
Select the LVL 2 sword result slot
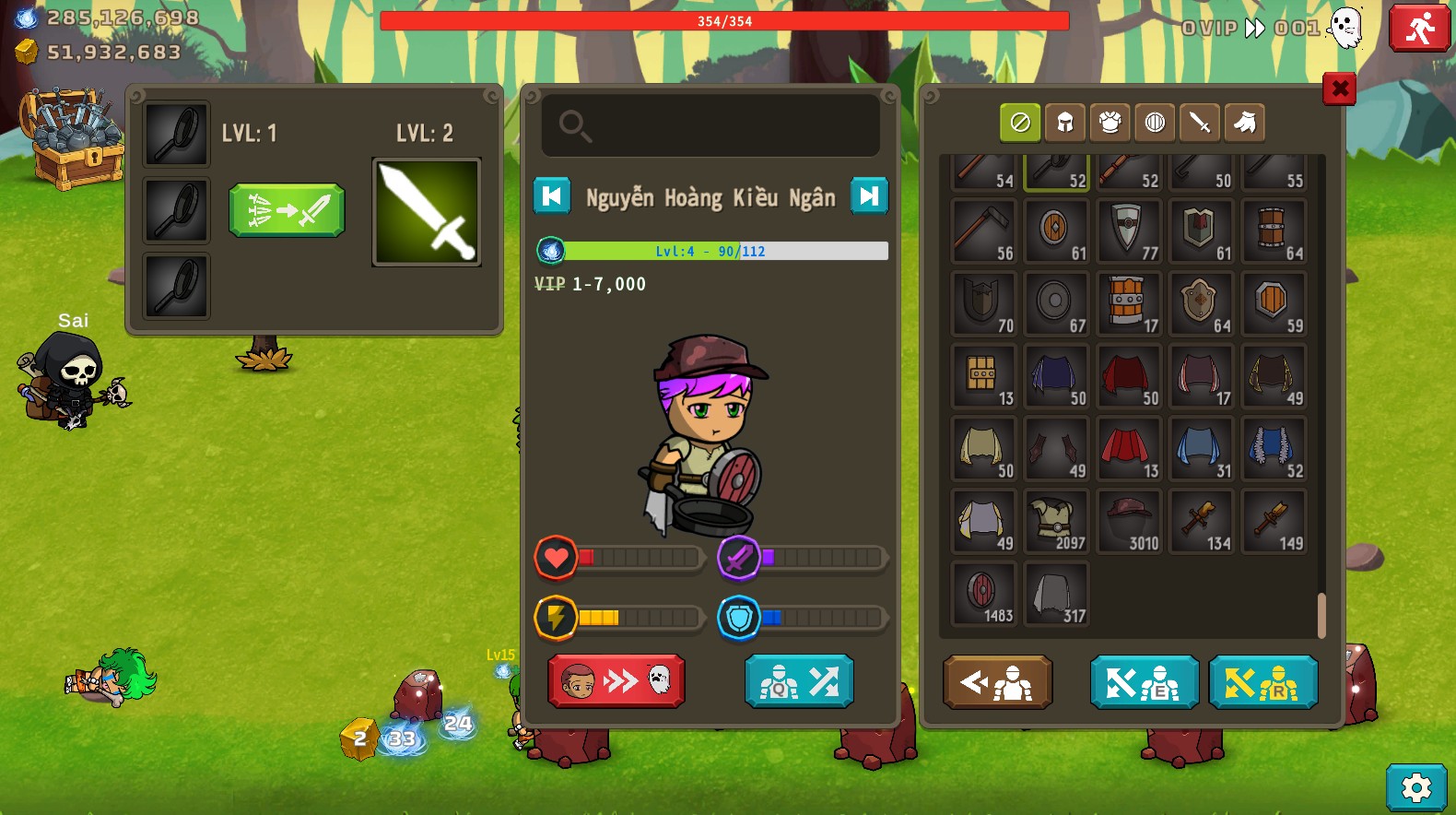point(427,212)
